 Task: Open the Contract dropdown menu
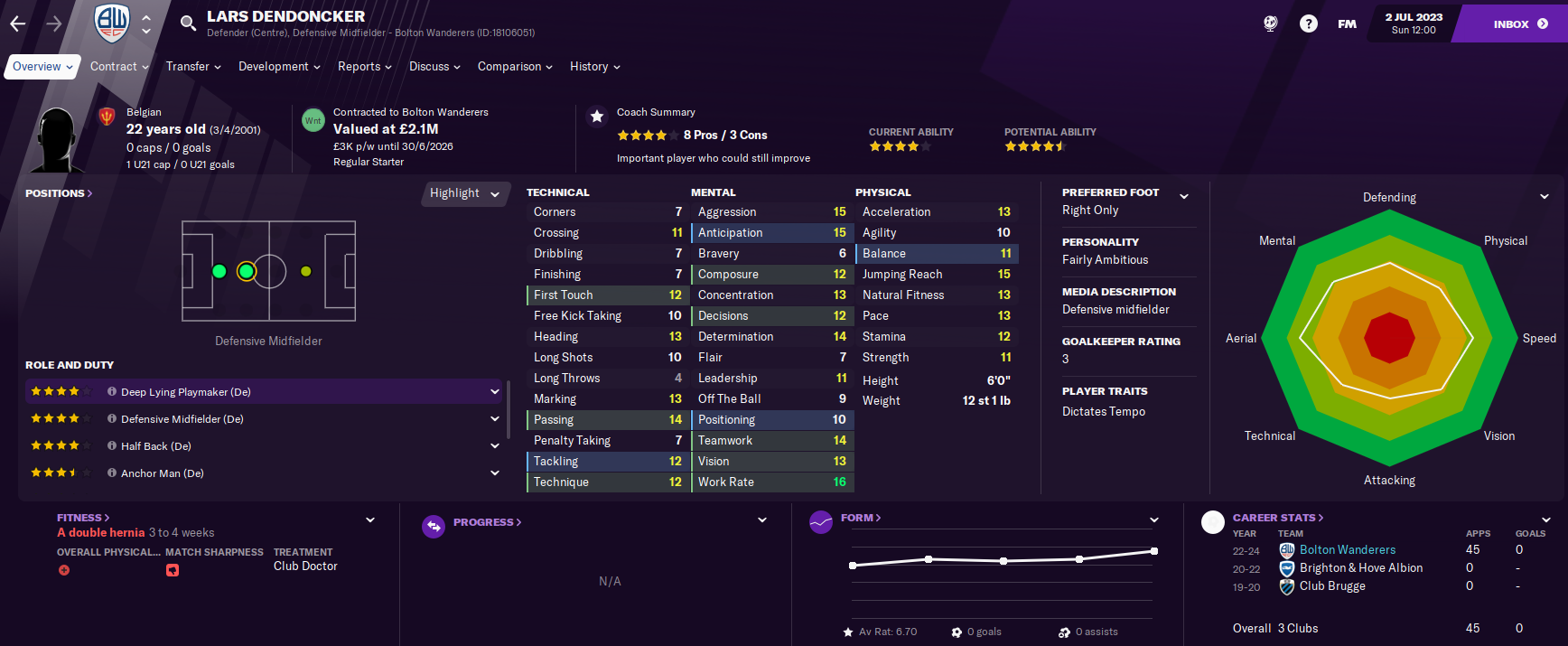pyautogui.click(x=119, y=67)
